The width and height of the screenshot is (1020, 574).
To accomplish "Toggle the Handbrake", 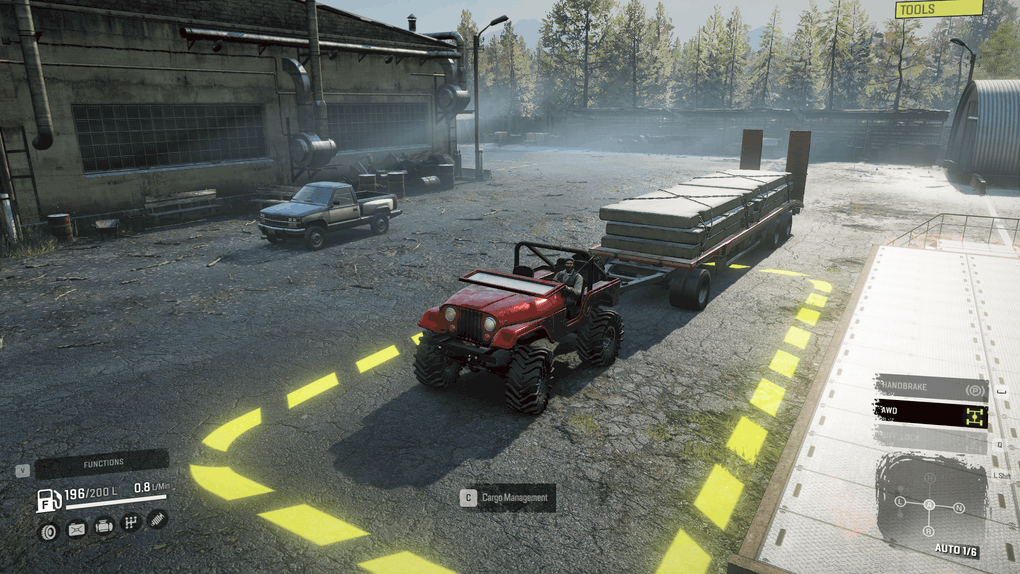I will [x=932, y=387].
